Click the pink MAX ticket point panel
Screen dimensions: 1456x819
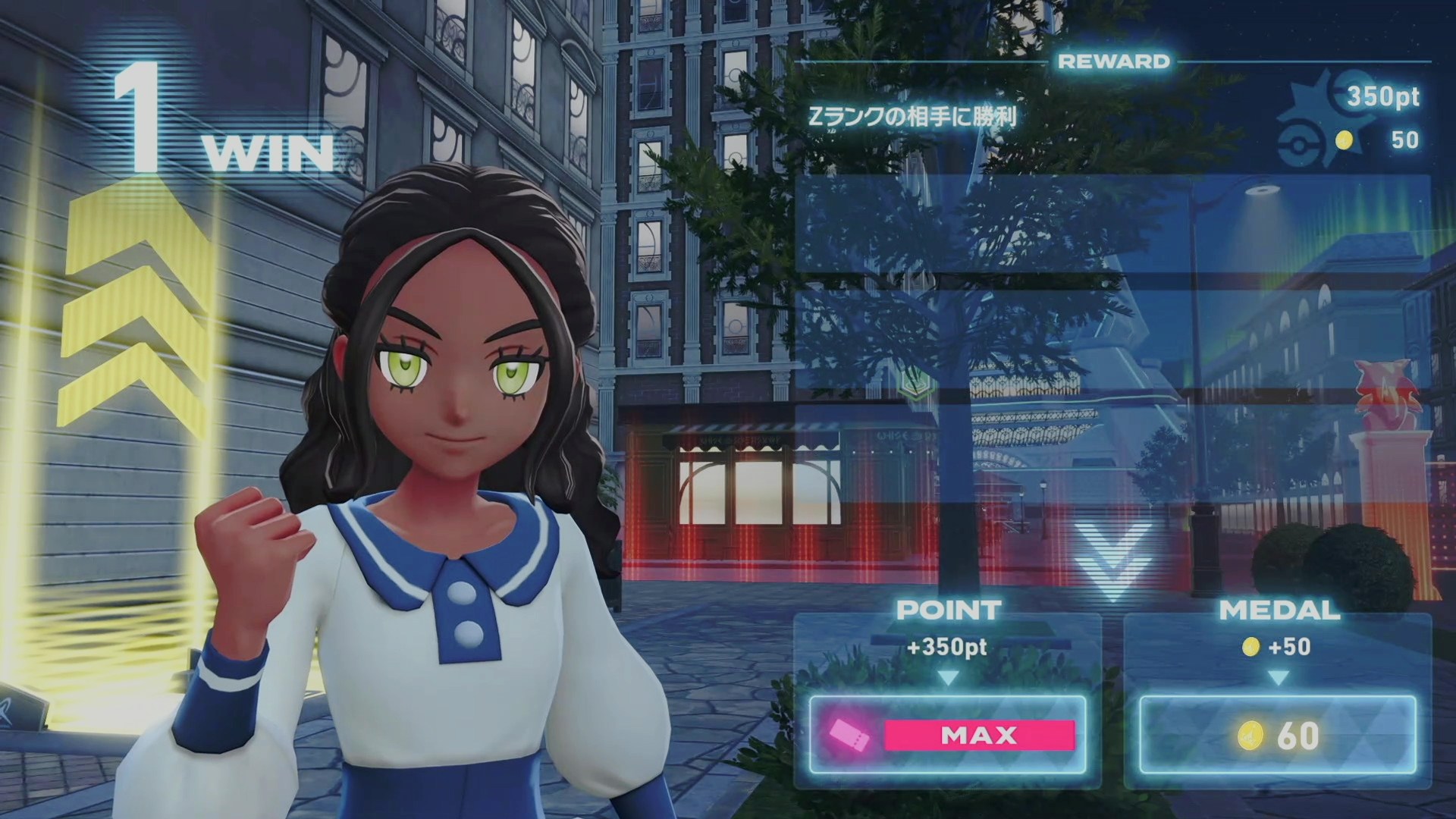point(948,735)
